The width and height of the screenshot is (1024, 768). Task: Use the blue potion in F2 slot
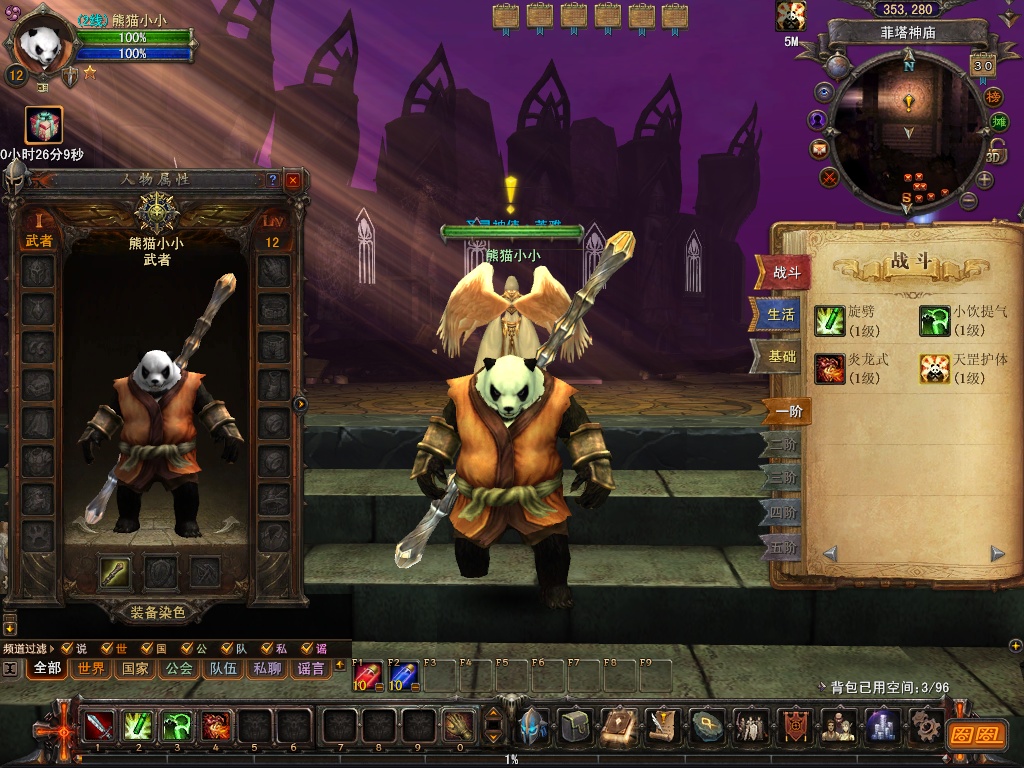click(402, 676)
